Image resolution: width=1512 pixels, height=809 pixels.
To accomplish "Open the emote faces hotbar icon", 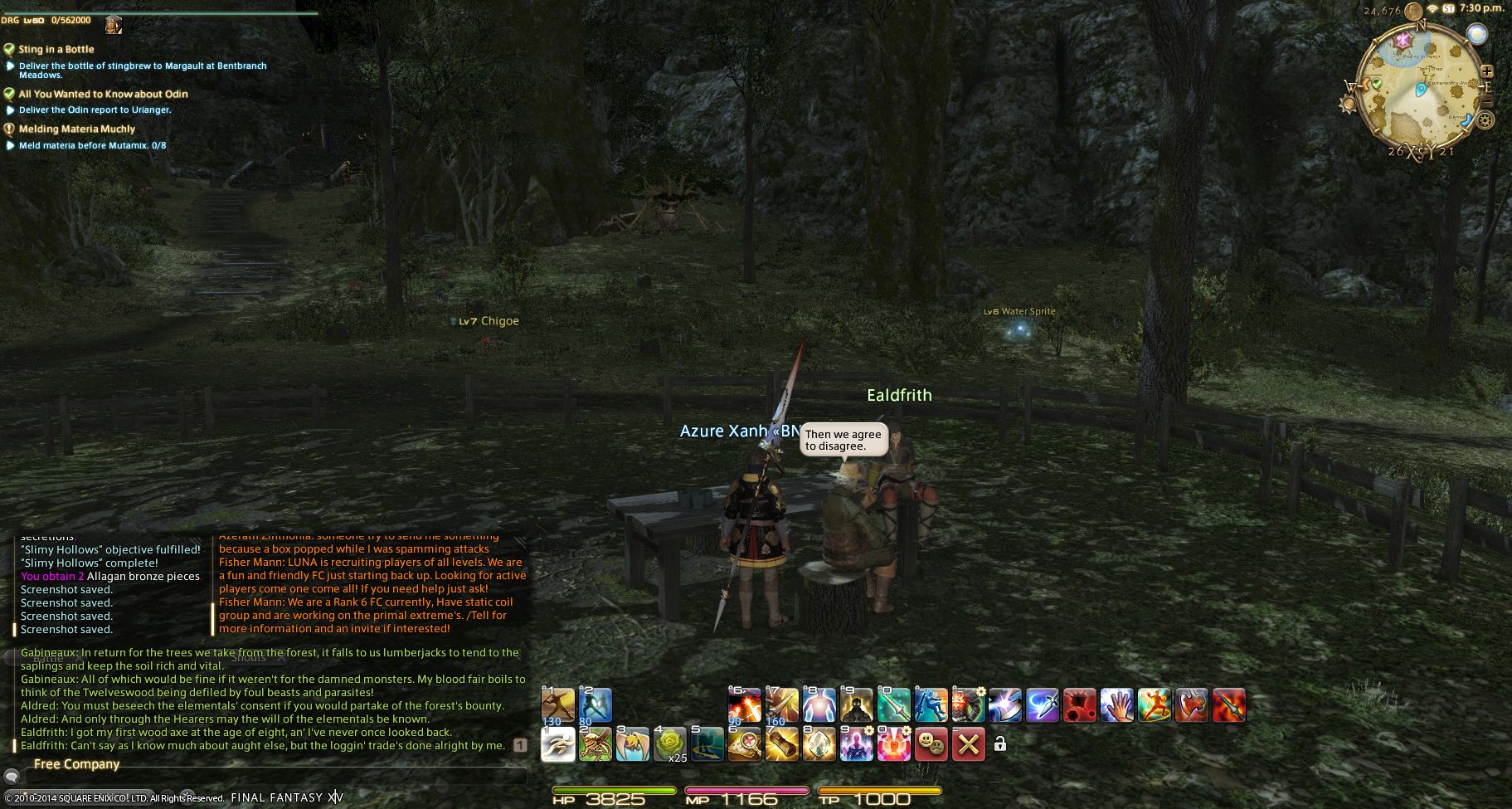I will point(931,744).
